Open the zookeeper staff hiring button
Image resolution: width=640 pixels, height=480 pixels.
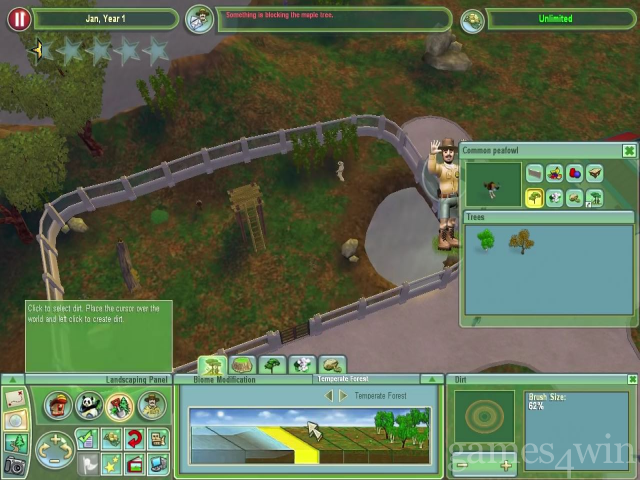click(151, 405)
